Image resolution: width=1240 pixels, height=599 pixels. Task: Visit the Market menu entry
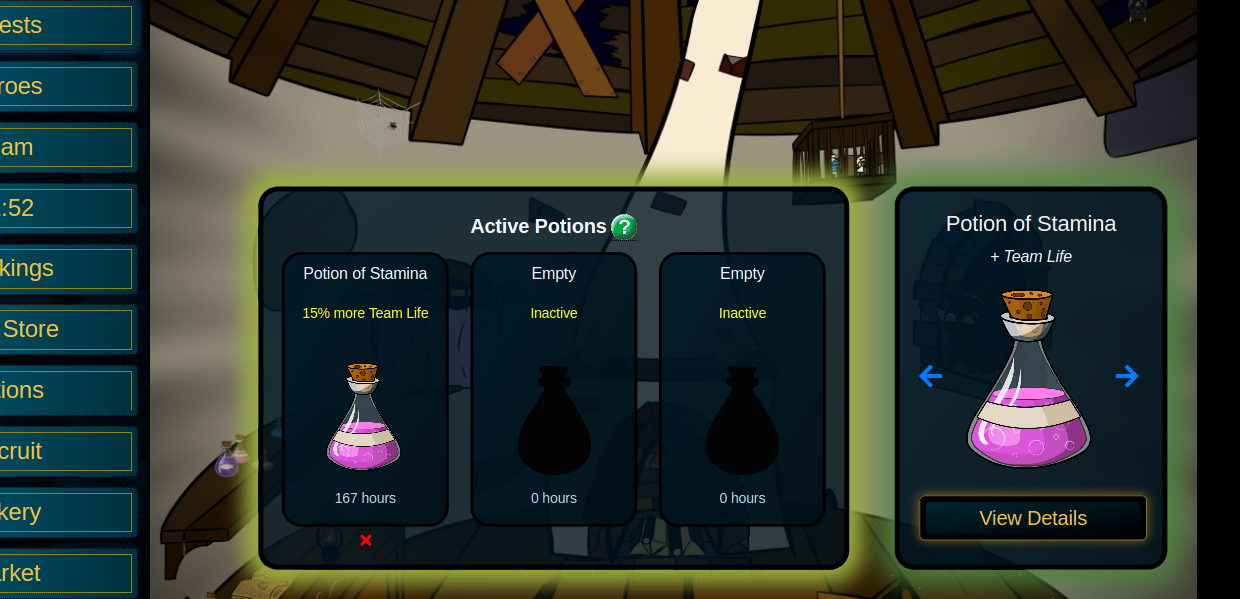pos(65,573)
